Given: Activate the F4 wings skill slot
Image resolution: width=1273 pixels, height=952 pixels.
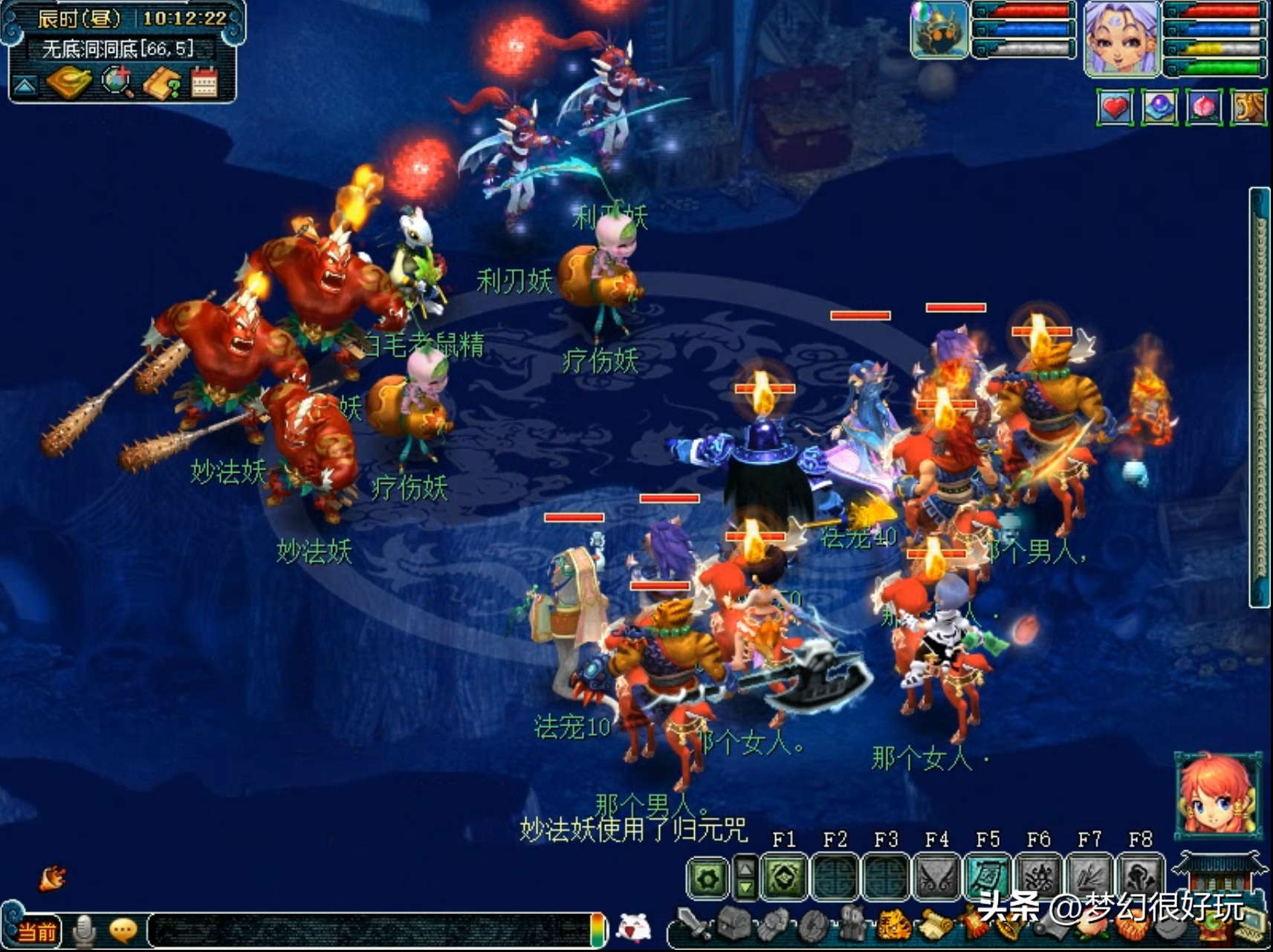Looking at the screenshot, I should [x=937, y=878].
